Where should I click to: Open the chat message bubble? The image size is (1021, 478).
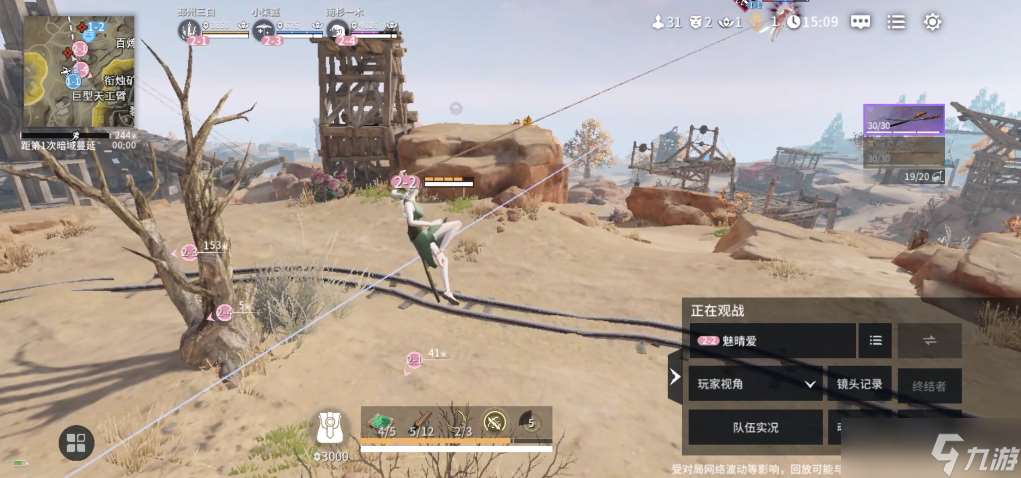(861, 21)
